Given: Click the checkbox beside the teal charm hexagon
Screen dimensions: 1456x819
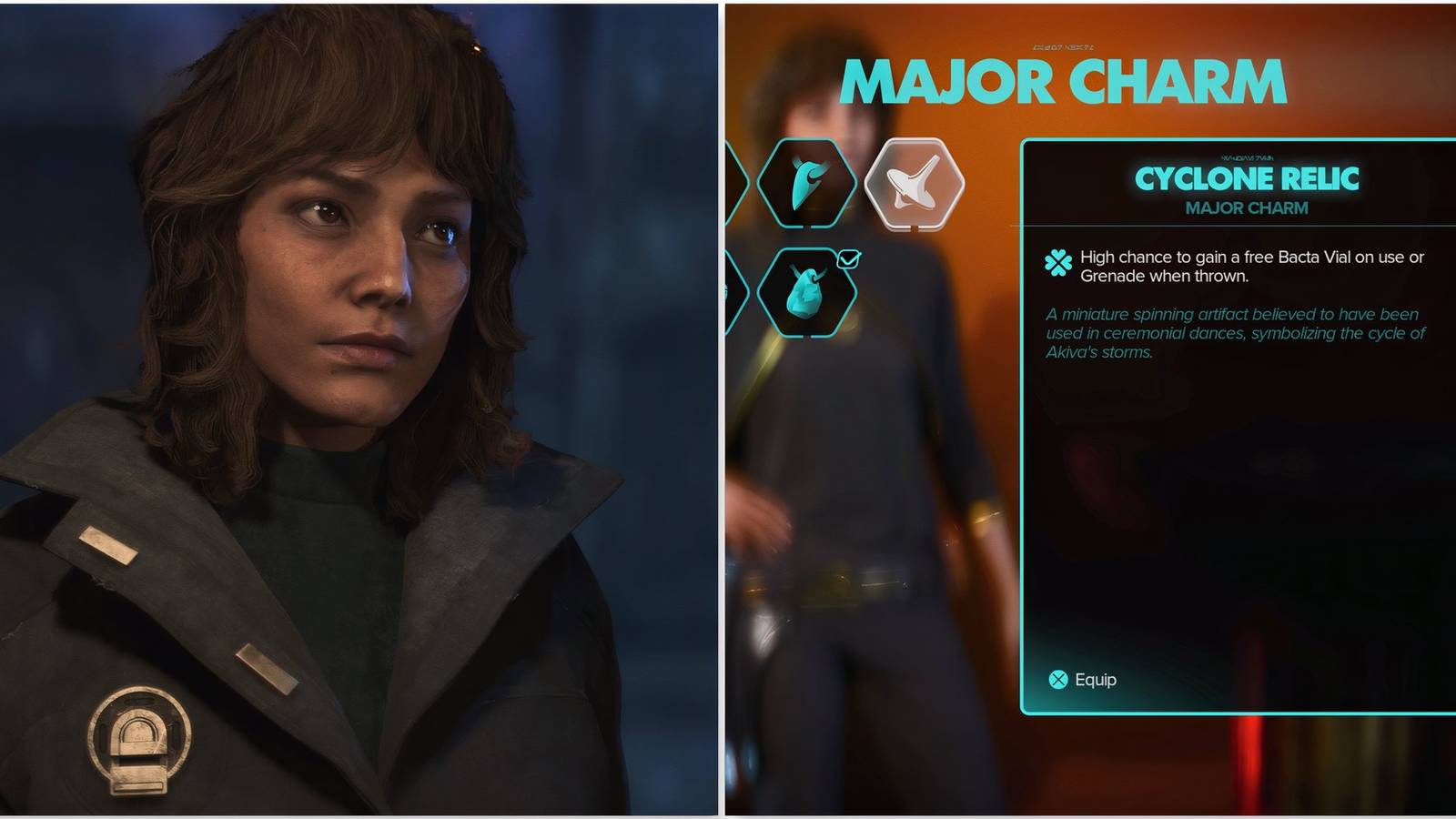Looking at the screenshot, I should (850, 258).
